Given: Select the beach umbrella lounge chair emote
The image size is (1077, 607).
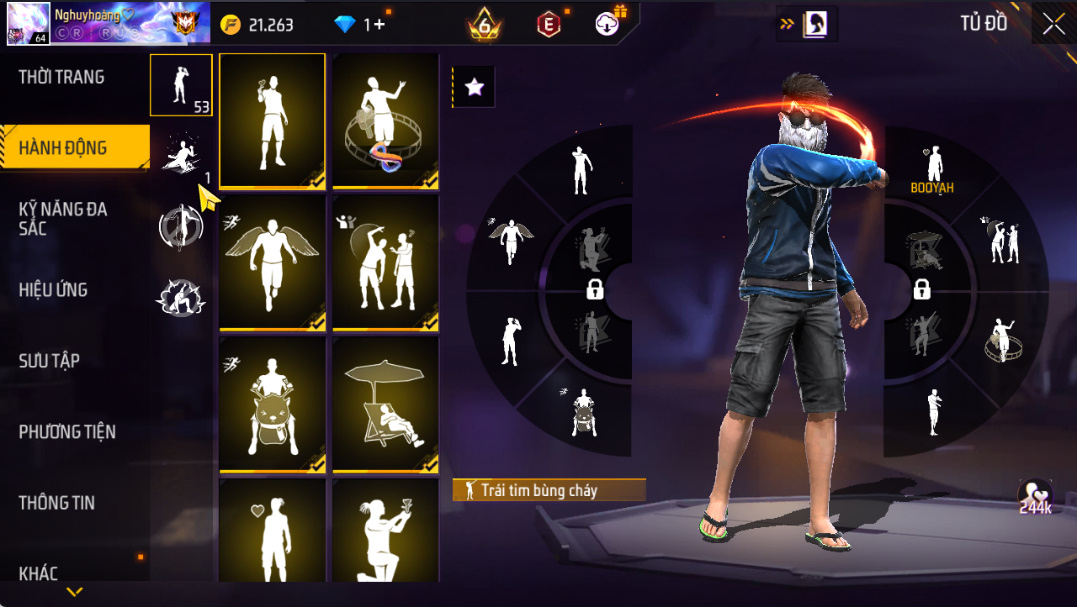Looking at the screenshot, I should coord(386,404).
